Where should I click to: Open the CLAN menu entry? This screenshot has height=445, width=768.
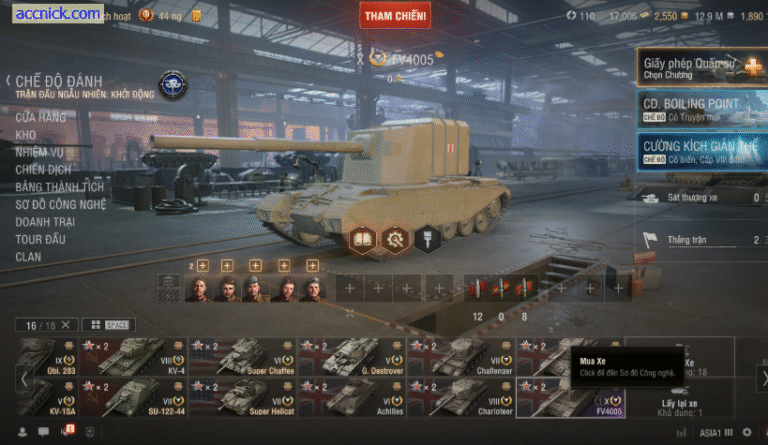pyautogui.click(x=28, y=256)
